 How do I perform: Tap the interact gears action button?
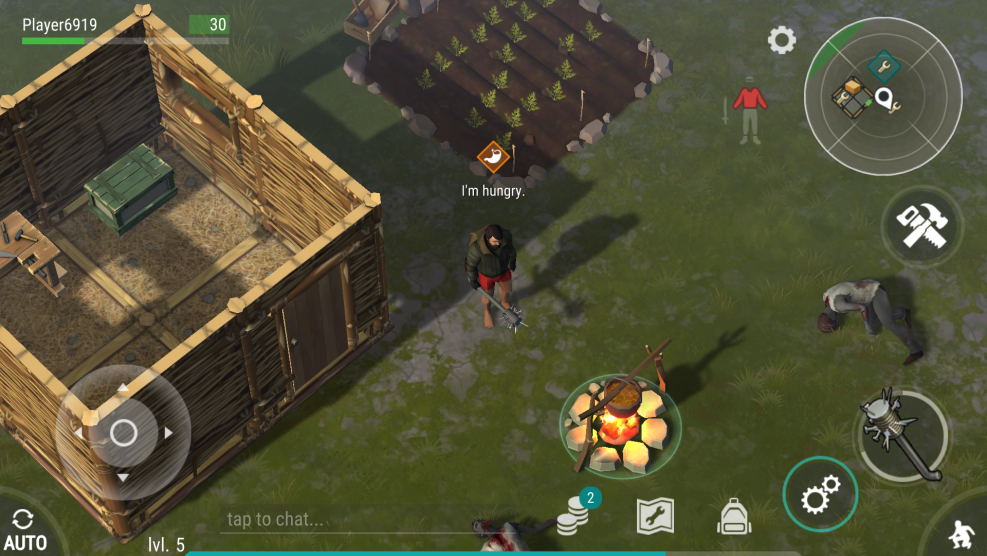point(819,494)
